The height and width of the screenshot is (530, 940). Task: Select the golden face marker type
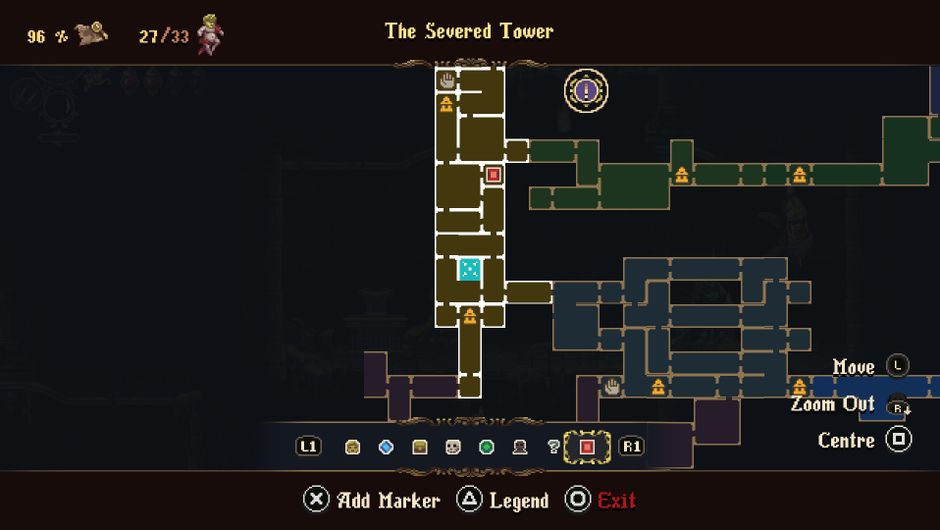tap(352, 447)
